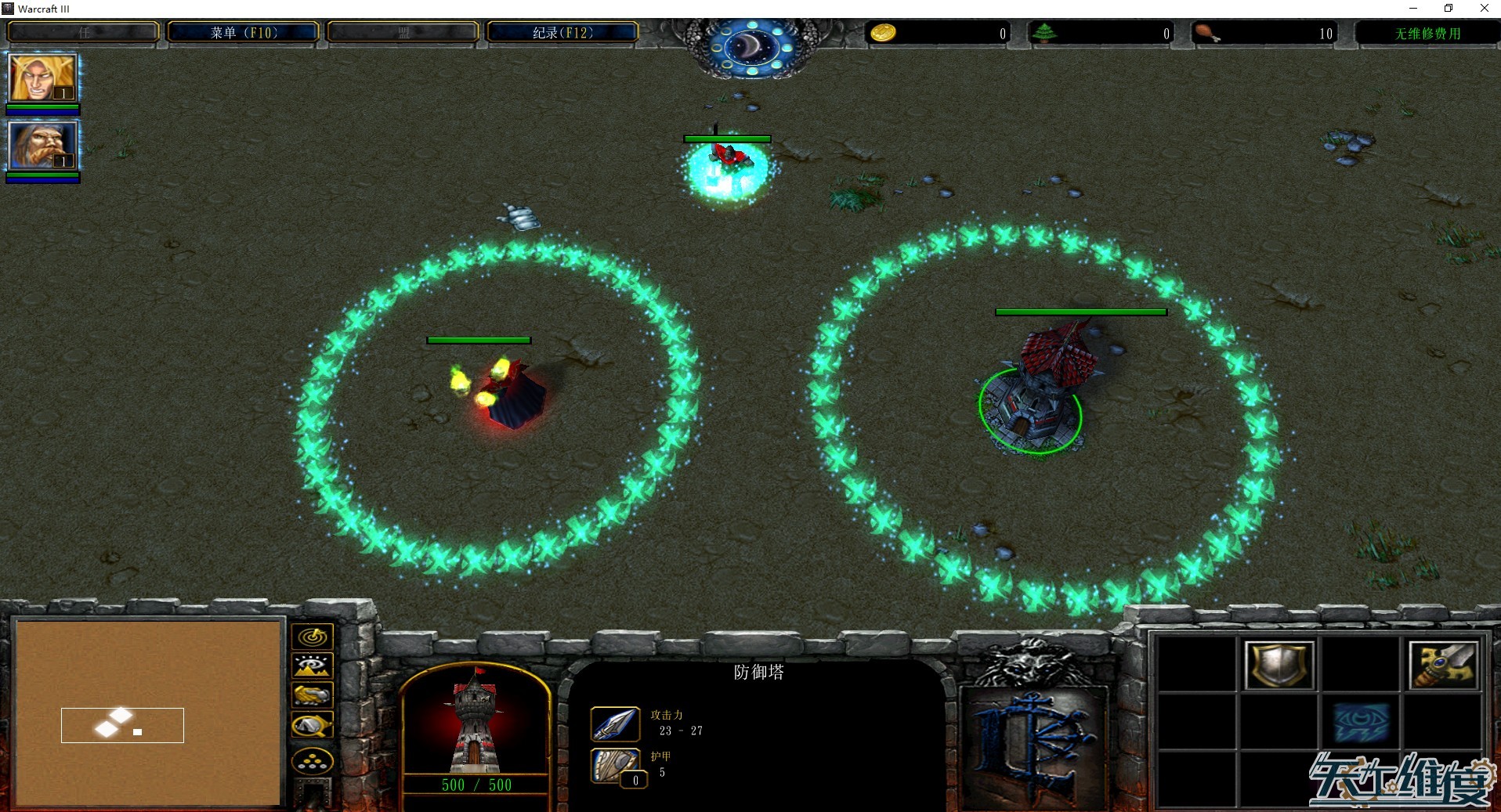
Task: Open the 菜单 (F10) menu
Action: click(243, 33)
